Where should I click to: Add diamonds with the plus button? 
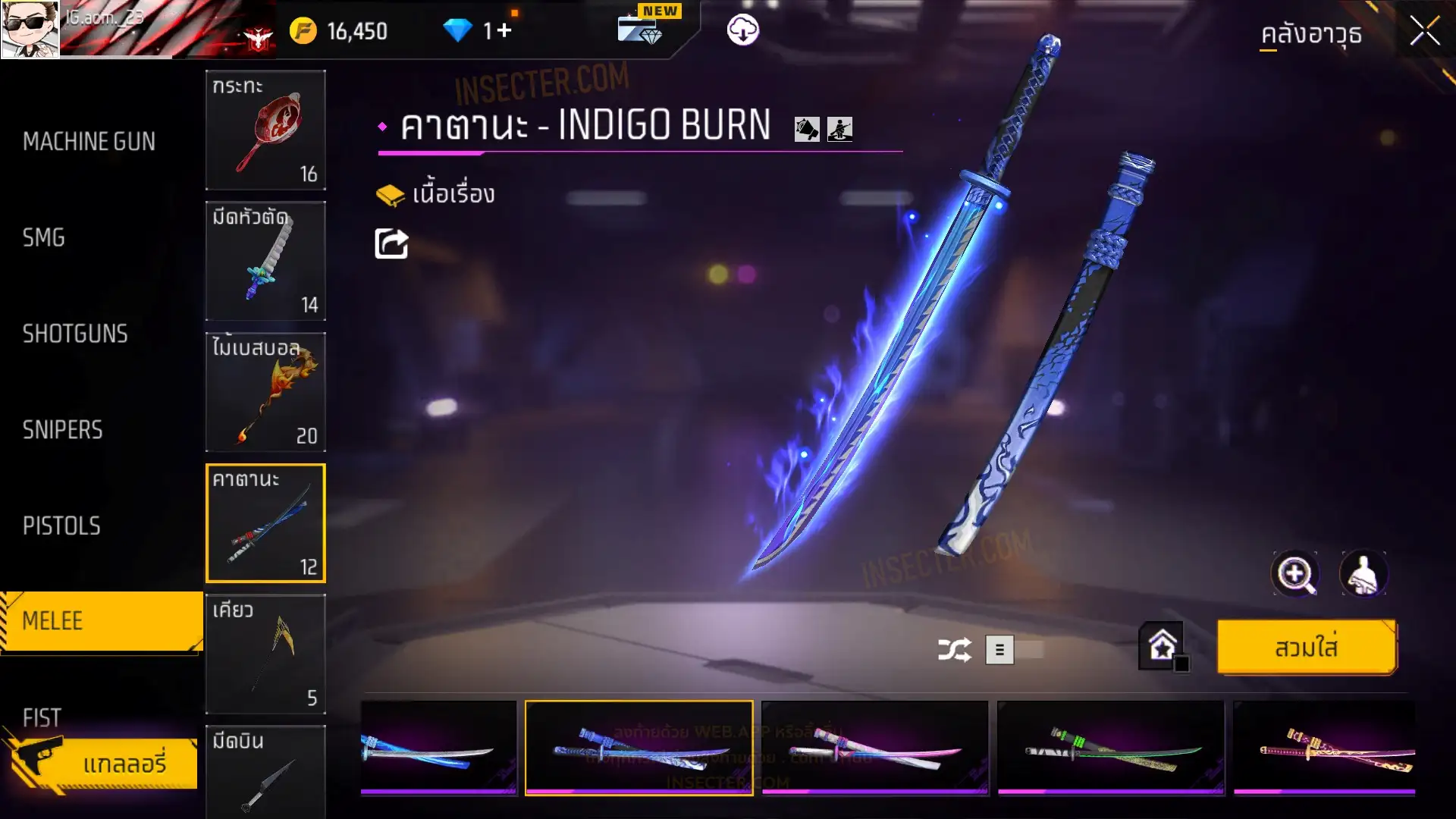[504, 30]
